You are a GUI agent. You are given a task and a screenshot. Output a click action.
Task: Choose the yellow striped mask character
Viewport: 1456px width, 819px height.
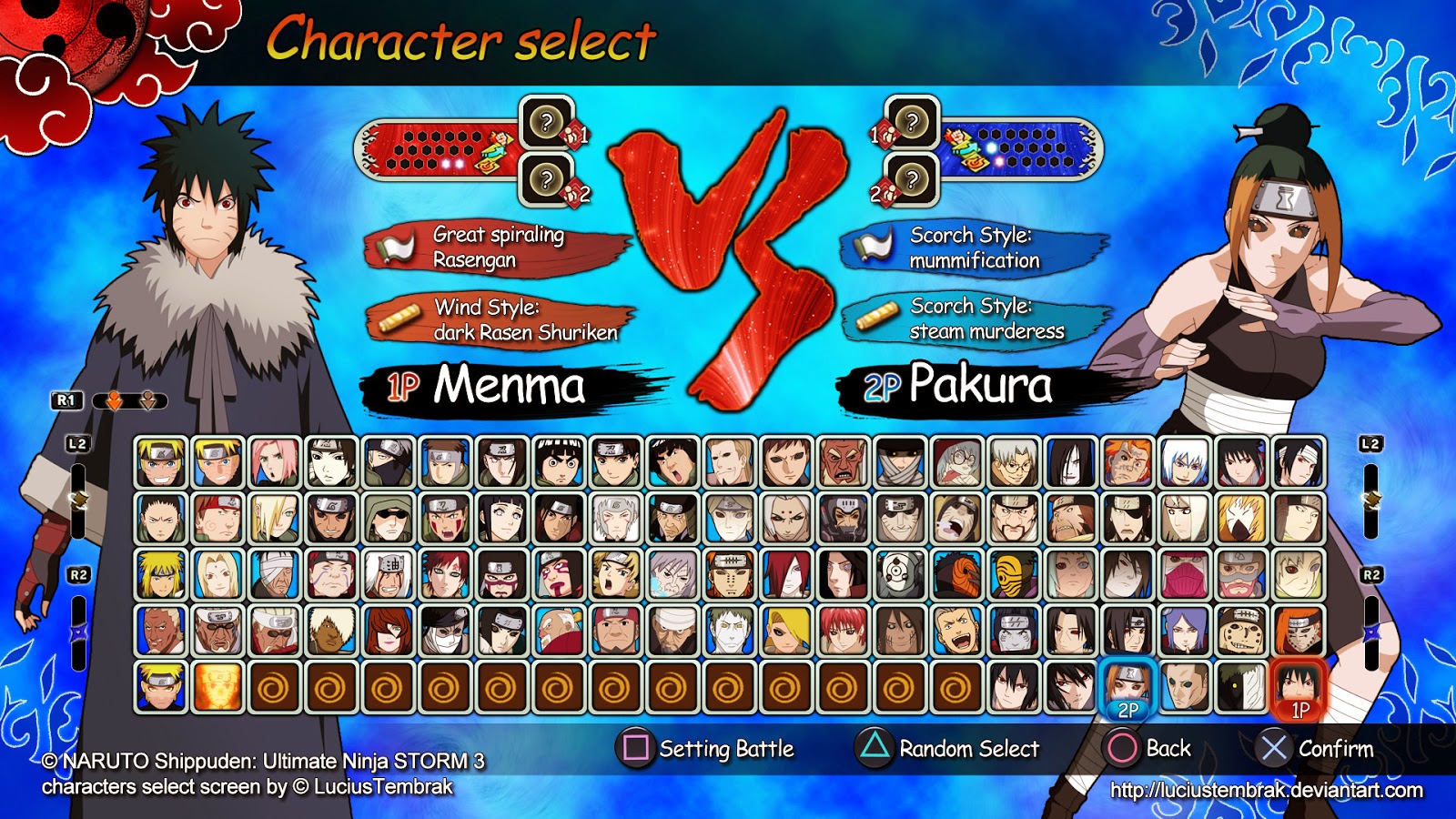tap(1014, 574)
